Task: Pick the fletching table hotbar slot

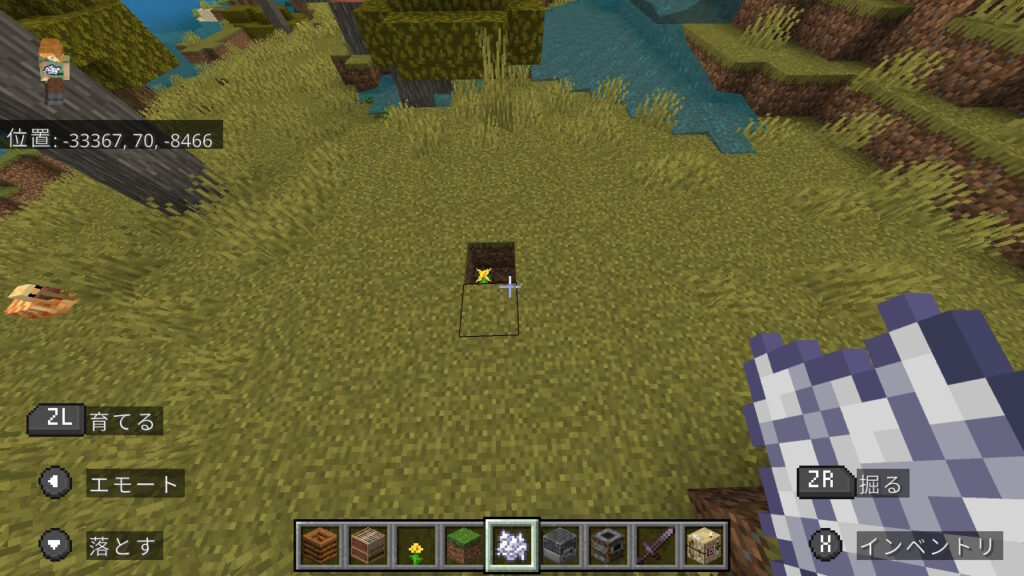Action: click(x=703, y=546)
